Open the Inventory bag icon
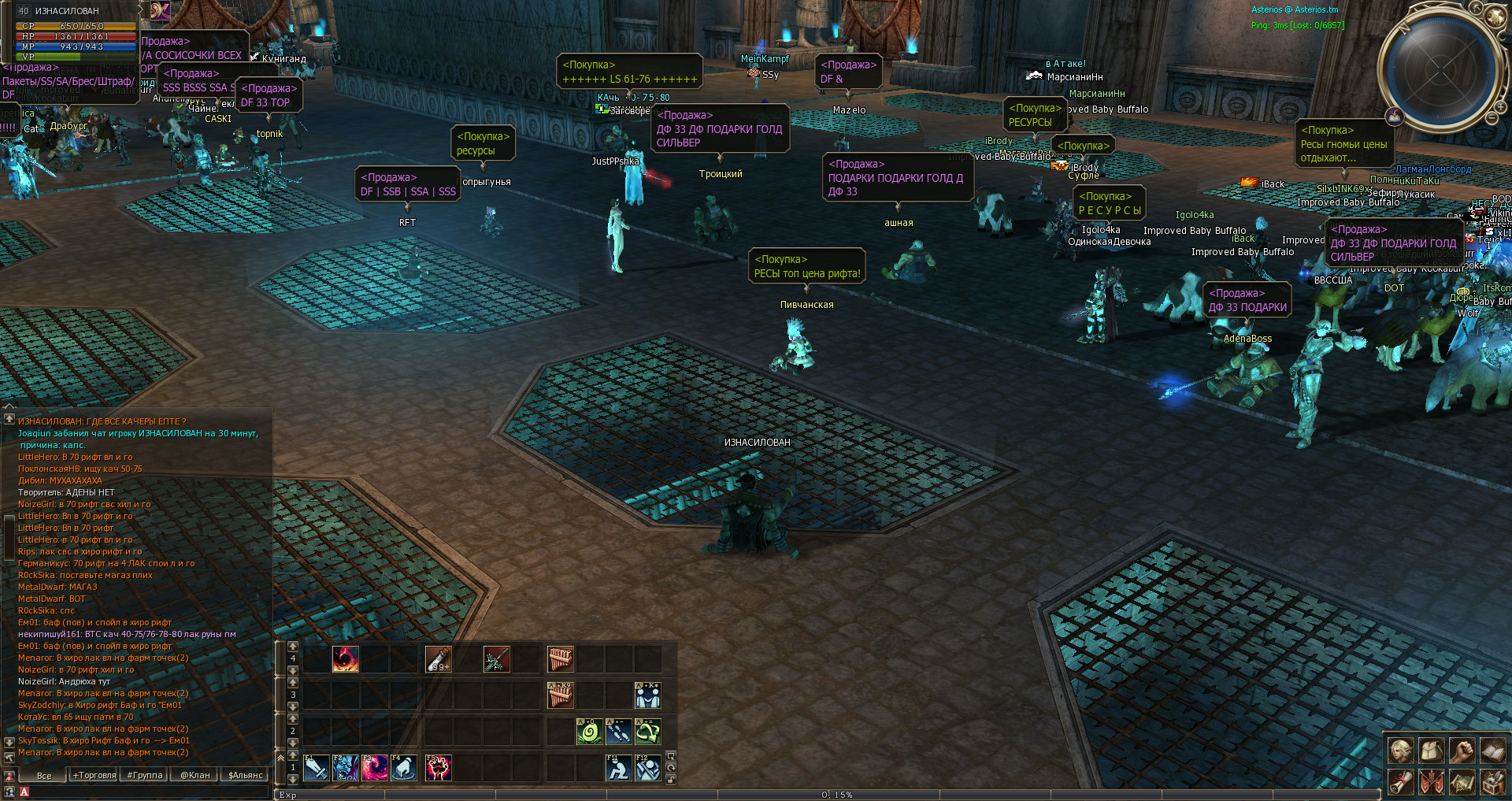The width and height of the screenshot is (1512, 801). (1431, 751)
